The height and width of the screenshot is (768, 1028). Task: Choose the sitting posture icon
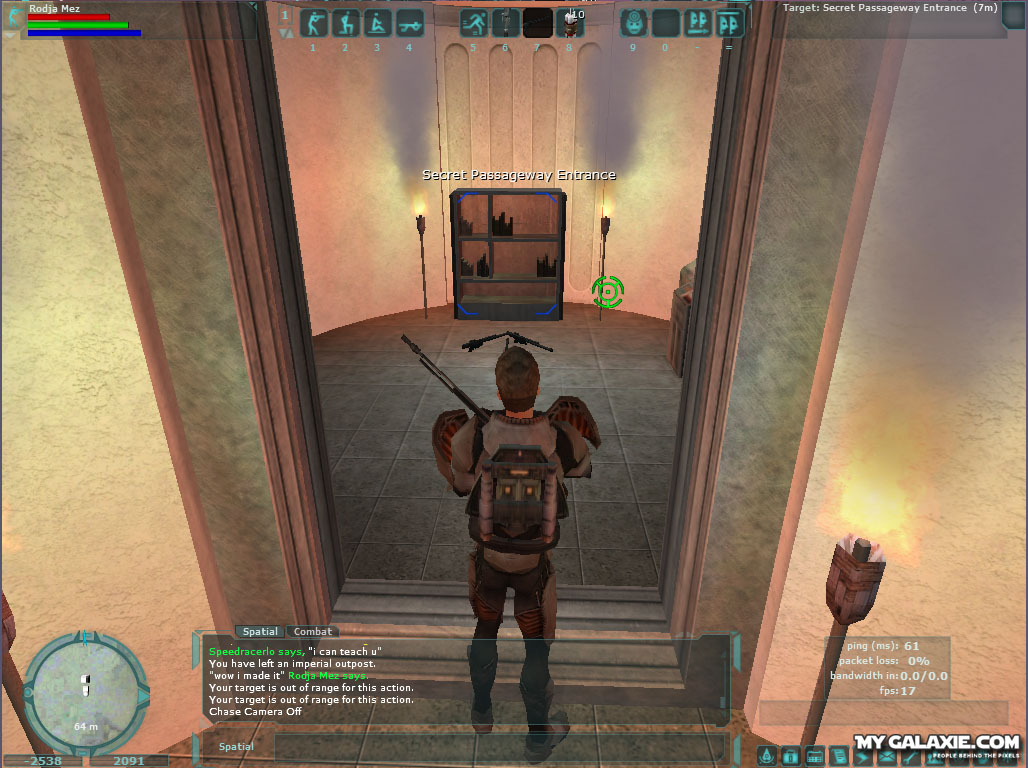tap(377, 23)
